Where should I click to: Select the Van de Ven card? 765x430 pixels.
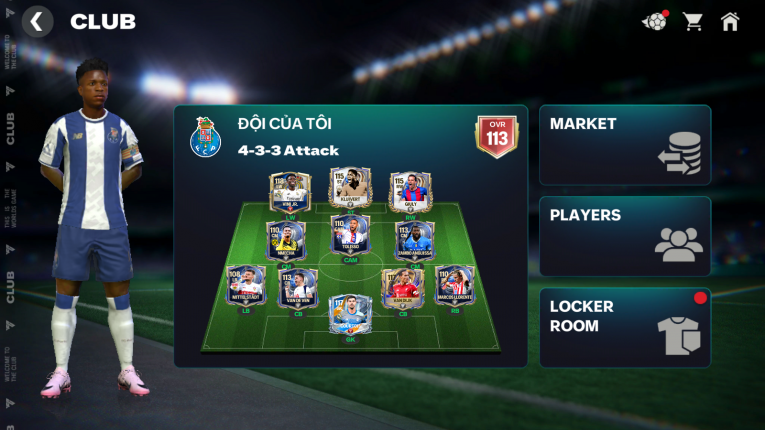[298, 288]
